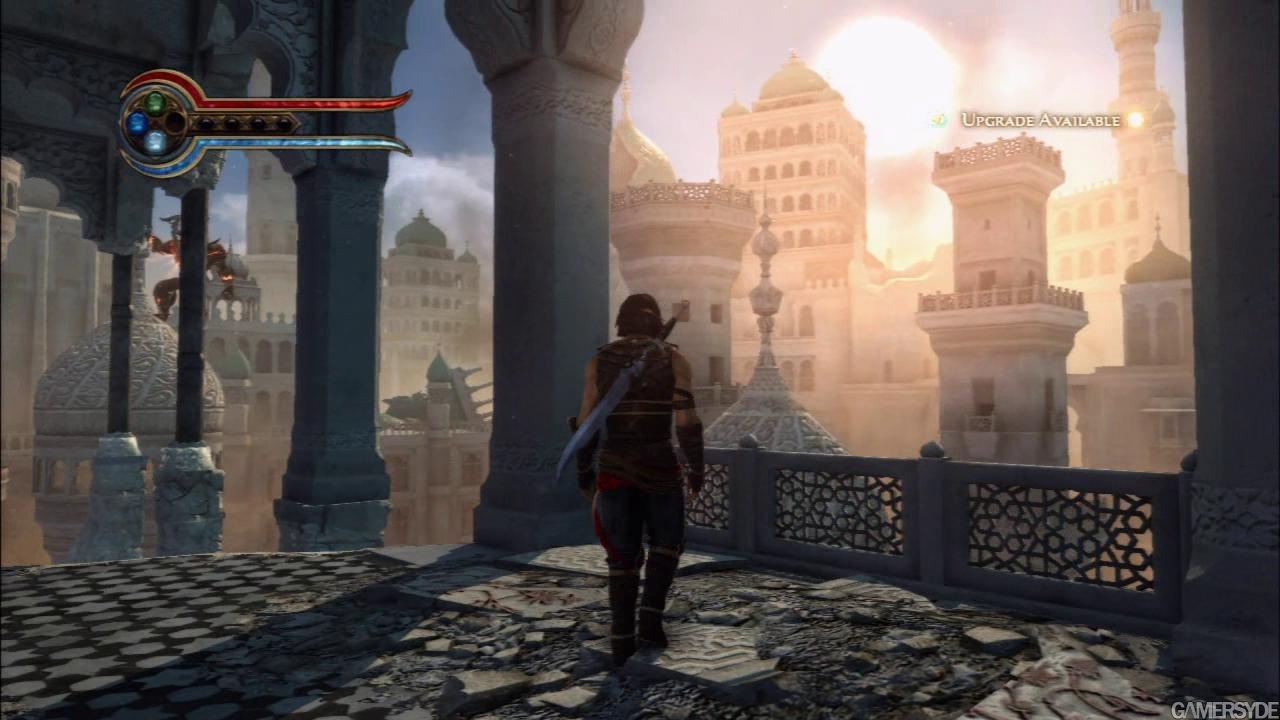Open the Upgrade Available notification

coord(1040,120)
